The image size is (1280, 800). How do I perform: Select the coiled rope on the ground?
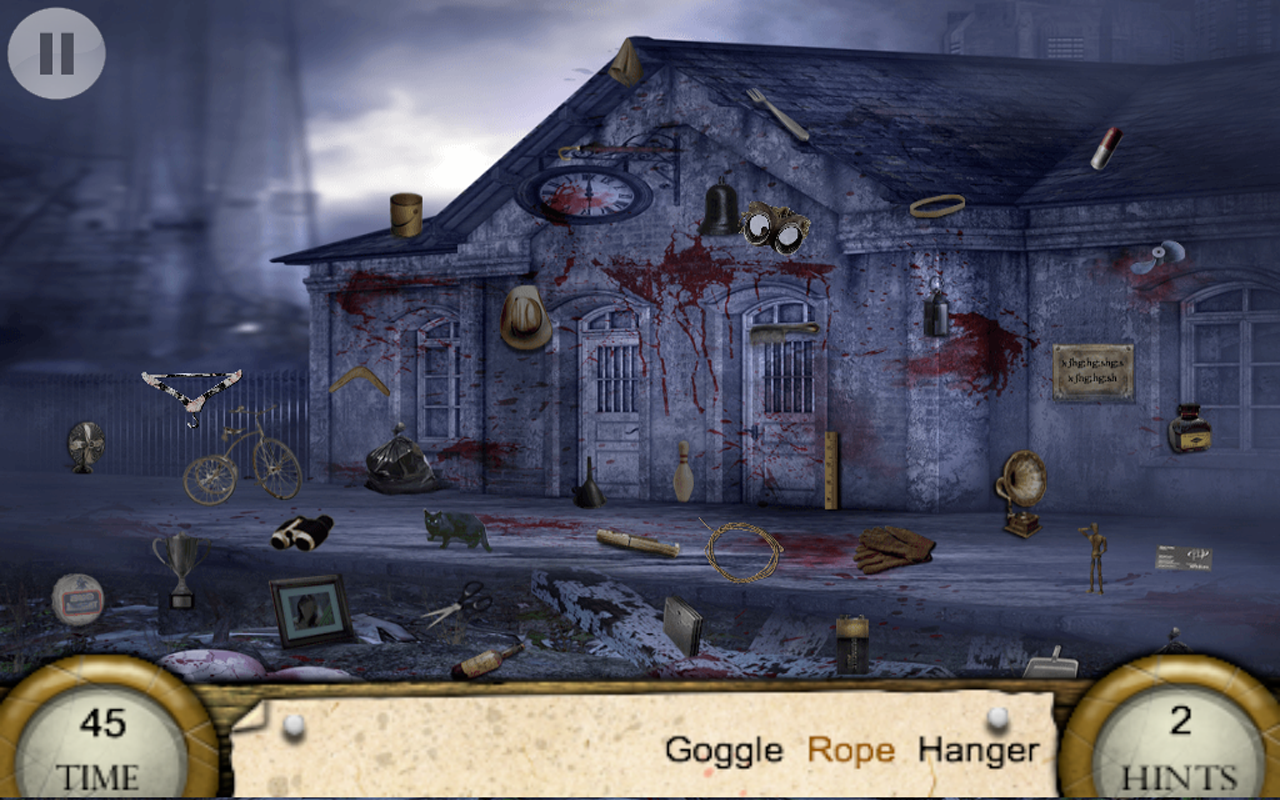pyautogui.click(x=743, y=549)
